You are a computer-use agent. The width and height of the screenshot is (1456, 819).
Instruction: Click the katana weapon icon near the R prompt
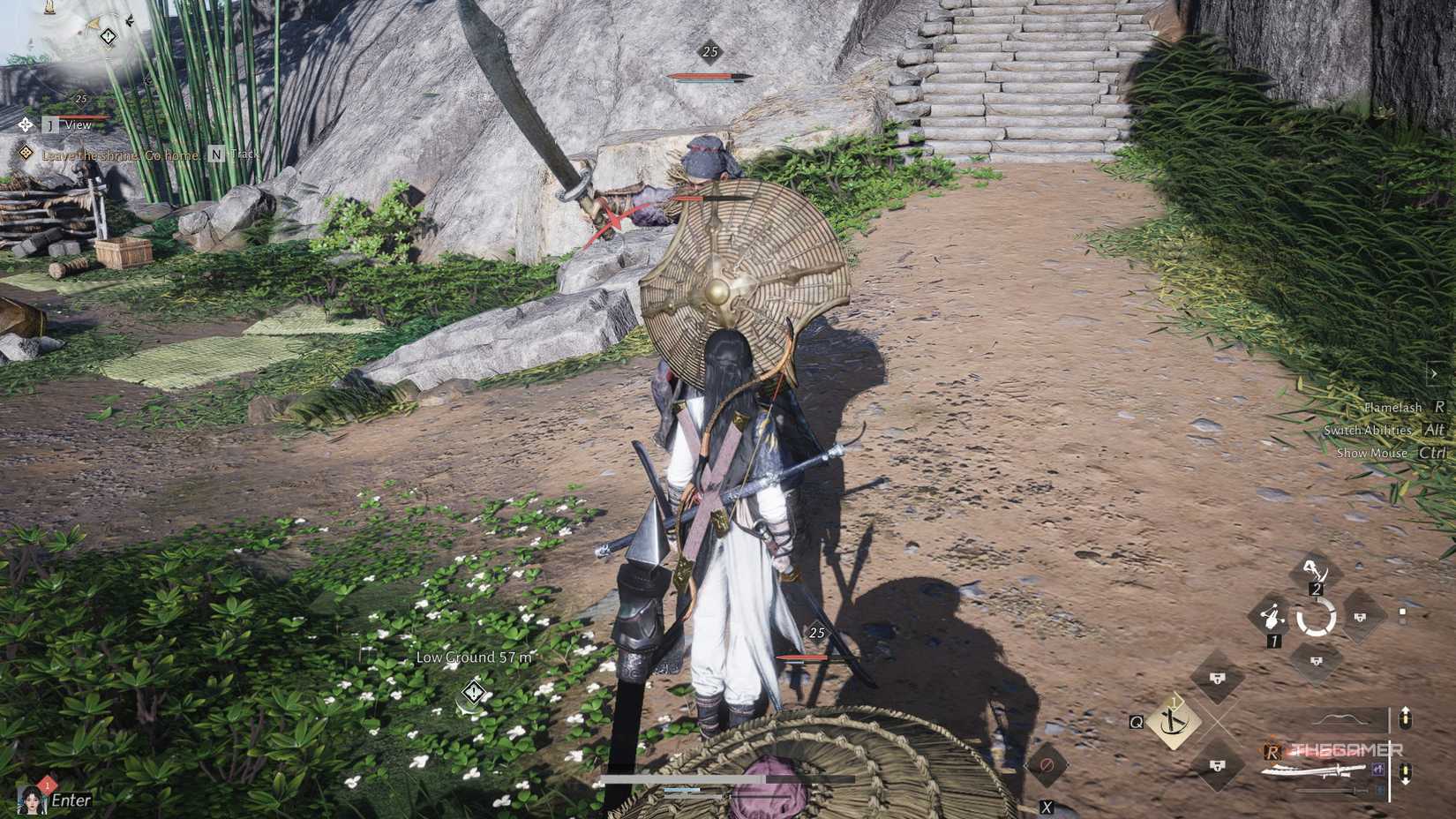coord(1315,770)
